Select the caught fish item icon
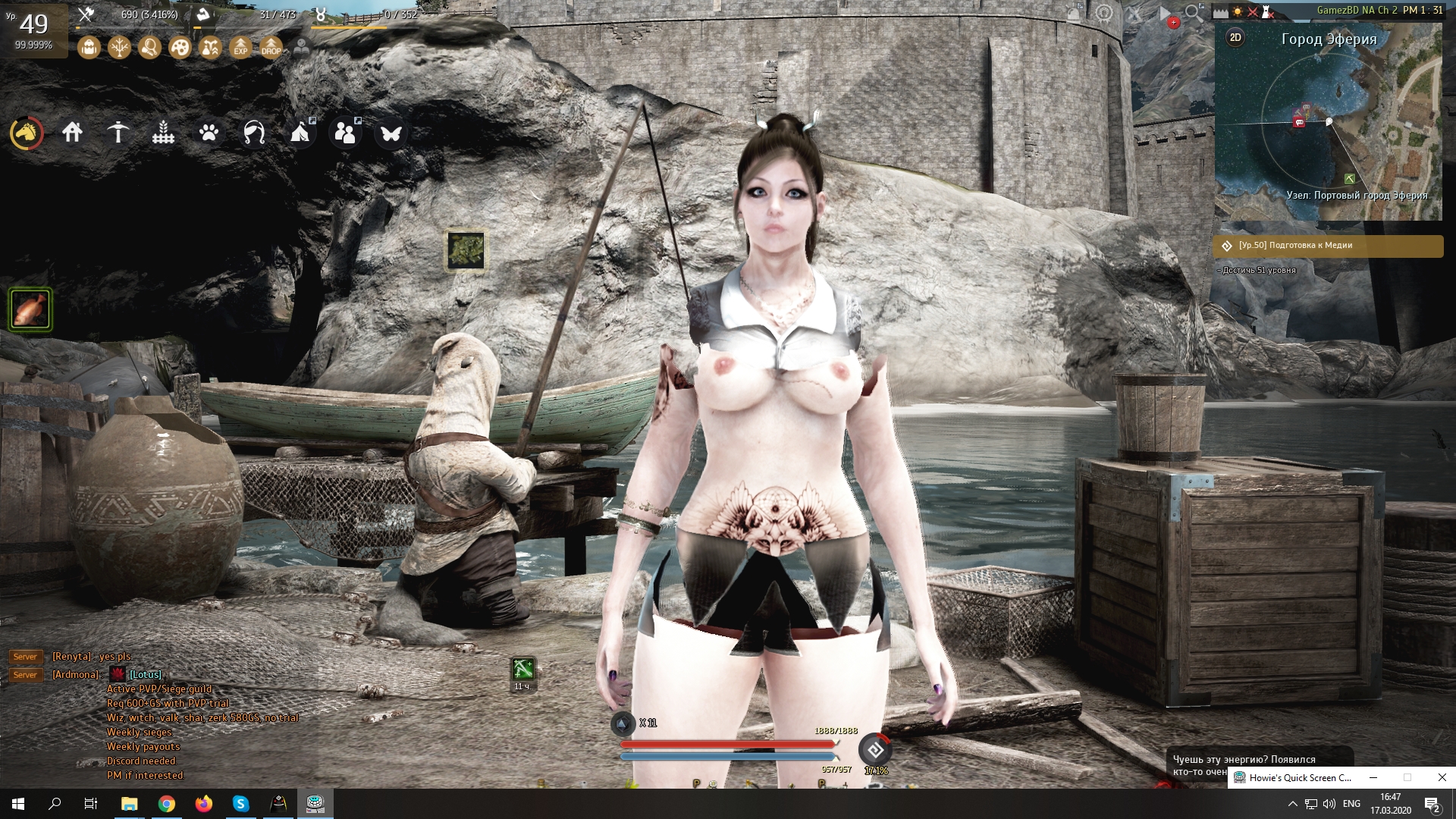 pyautogui.click(x=30, y=309)
